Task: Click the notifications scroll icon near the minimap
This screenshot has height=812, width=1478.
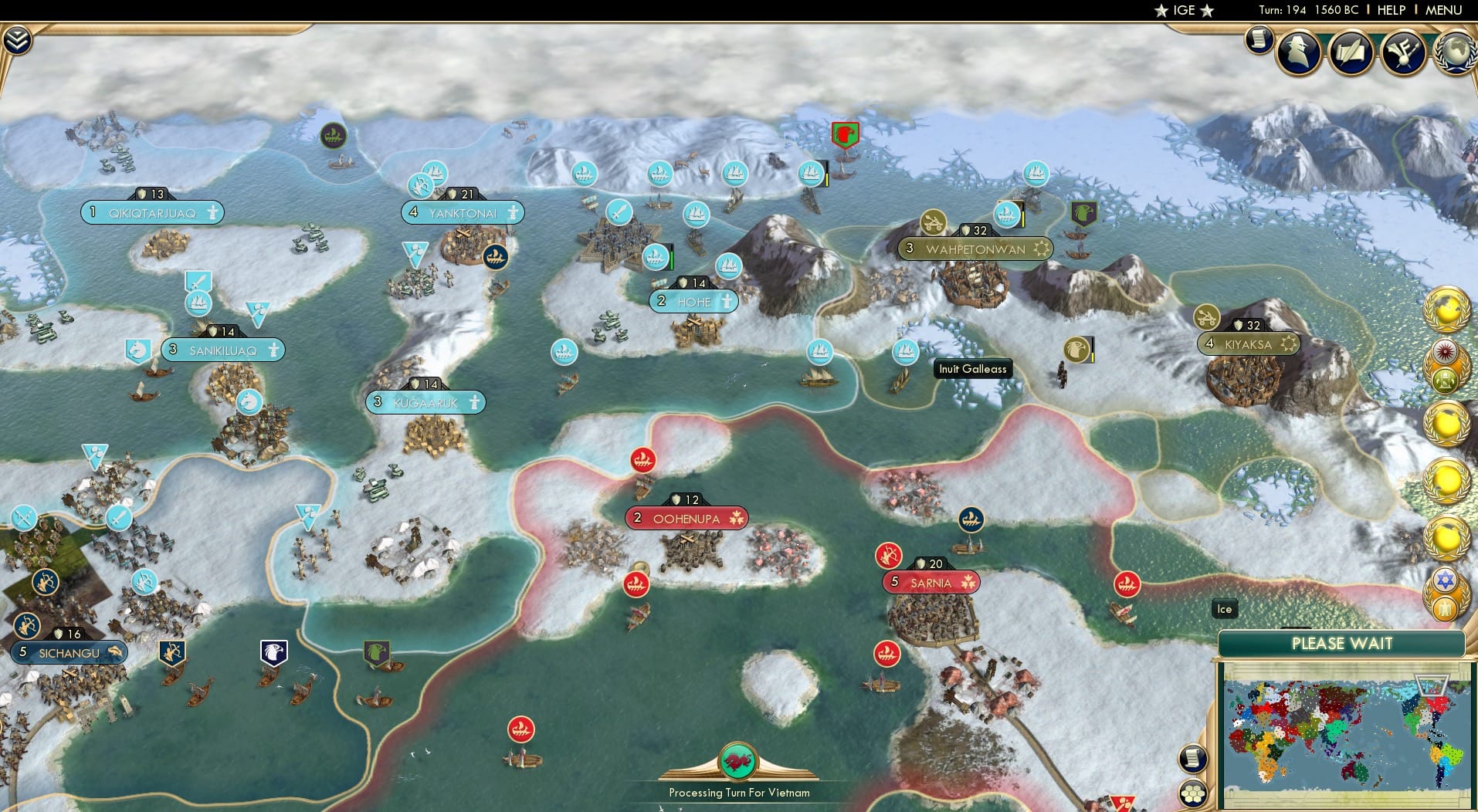Action: click(1192, 758)
